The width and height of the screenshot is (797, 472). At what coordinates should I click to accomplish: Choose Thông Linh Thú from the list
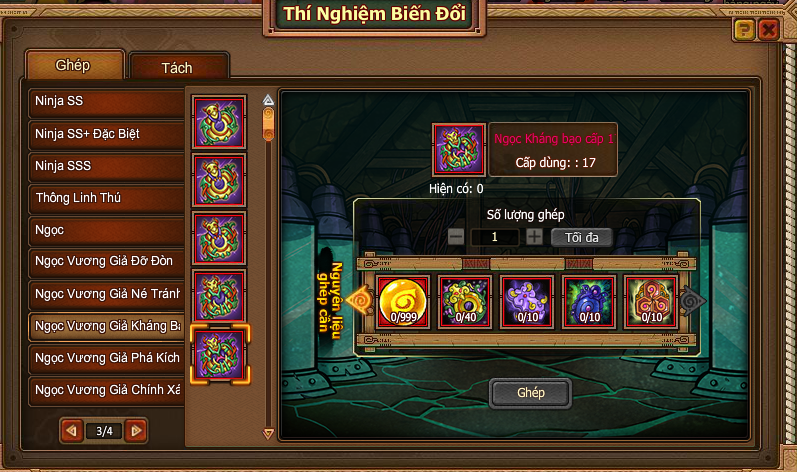click(106, 198)
